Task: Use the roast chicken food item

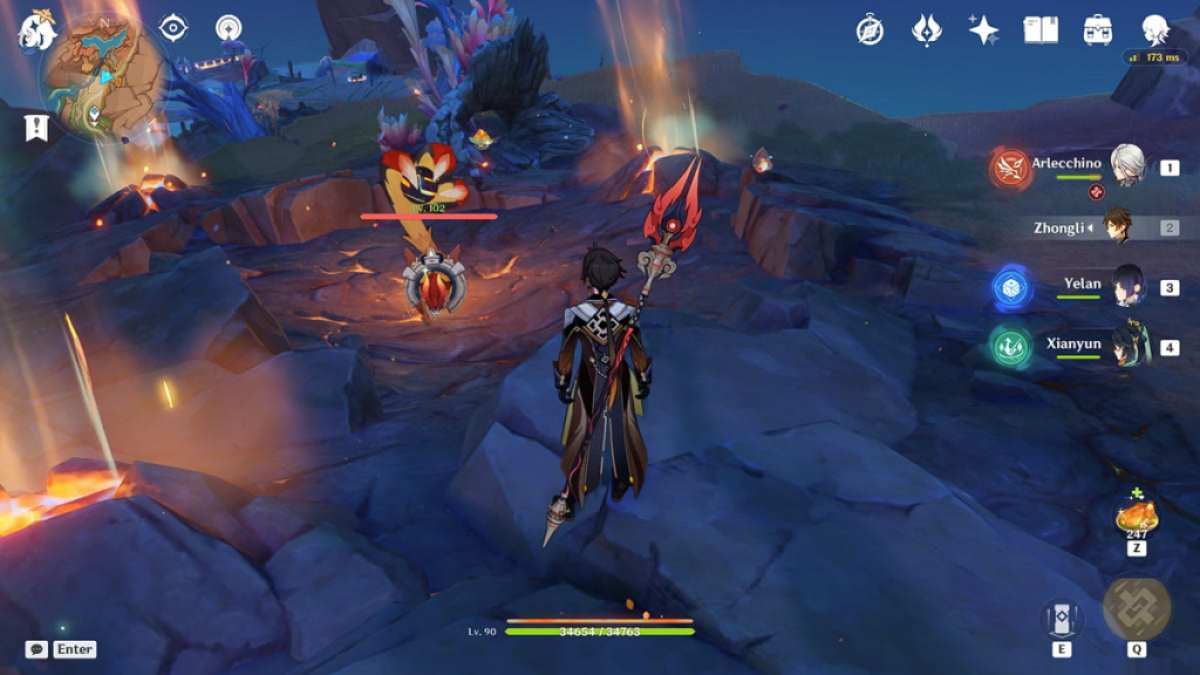Action: [1137, 517]
